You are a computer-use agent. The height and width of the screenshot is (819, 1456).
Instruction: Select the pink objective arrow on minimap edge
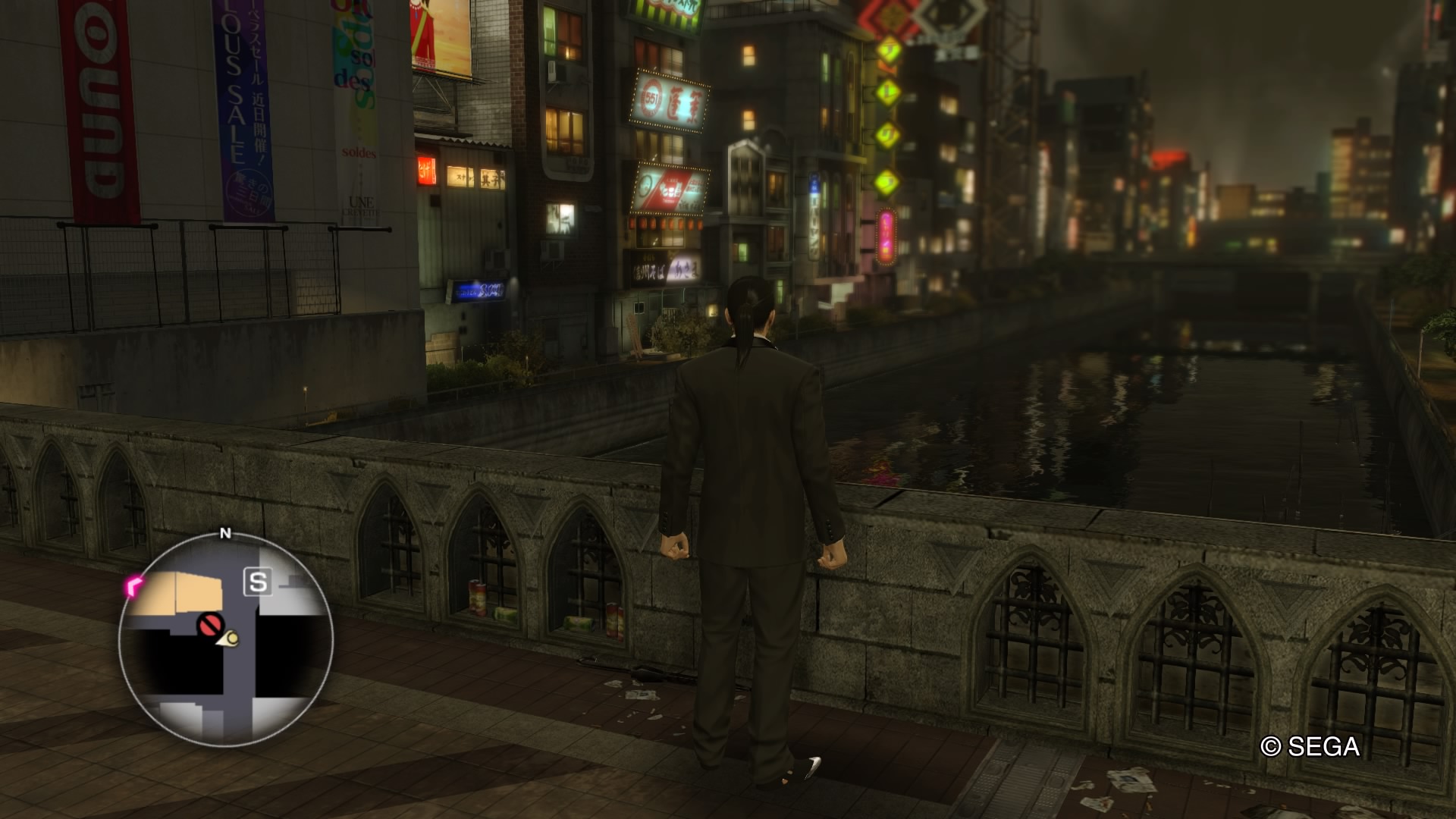click(134, 585)
